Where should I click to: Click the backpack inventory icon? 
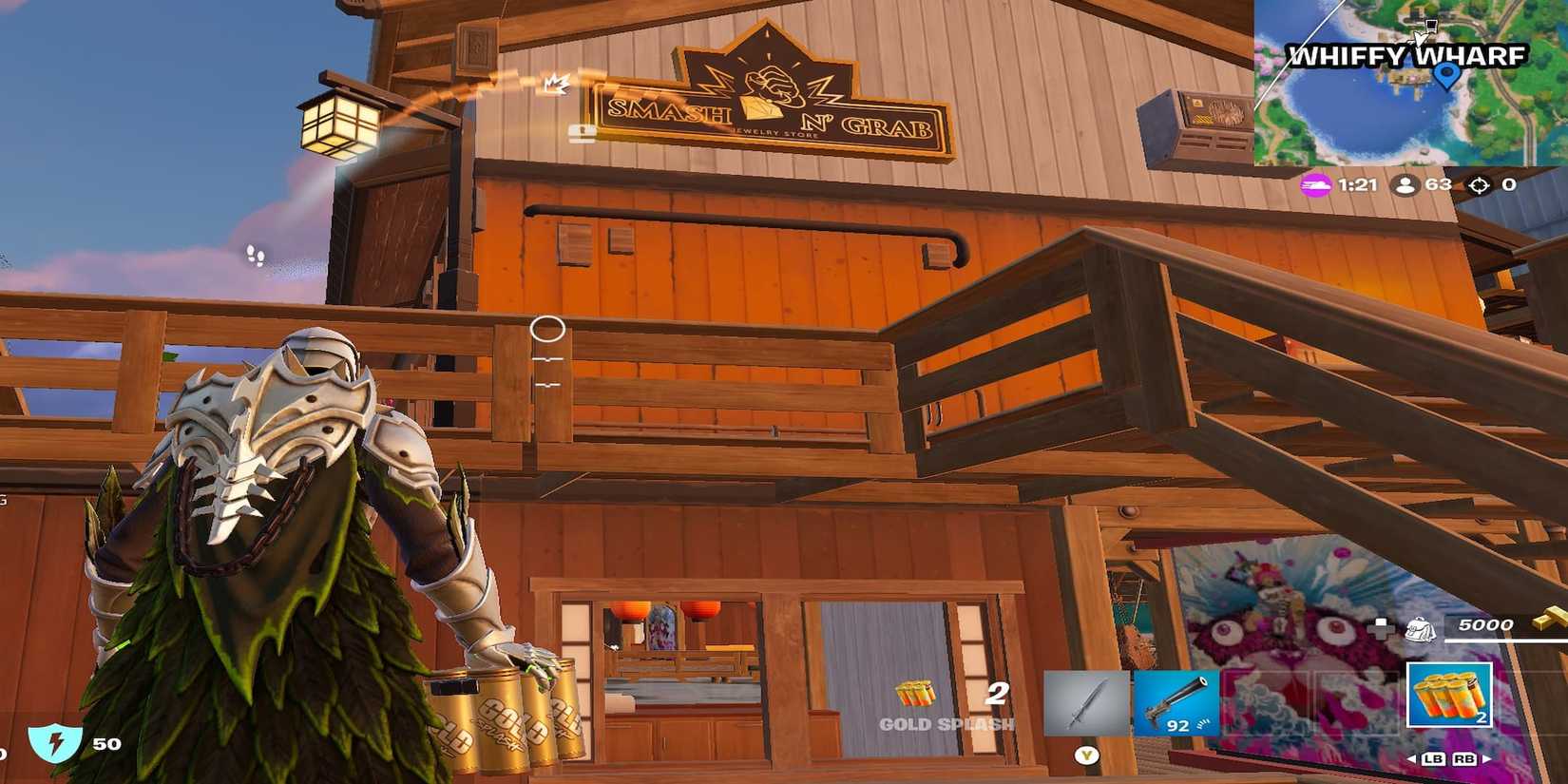[x=1421, y=630]
